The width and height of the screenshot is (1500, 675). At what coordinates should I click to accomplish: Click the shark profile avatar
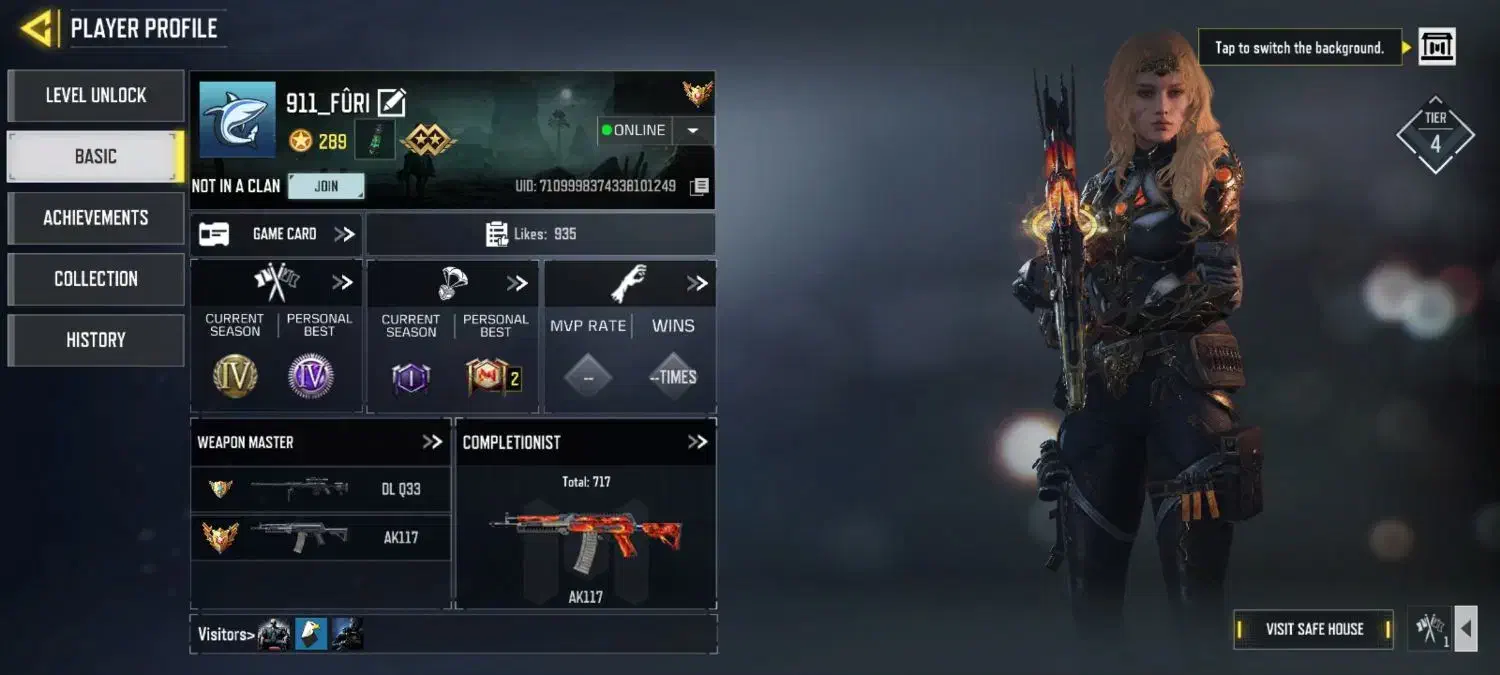pyautogui.click(x=237, y=120)
